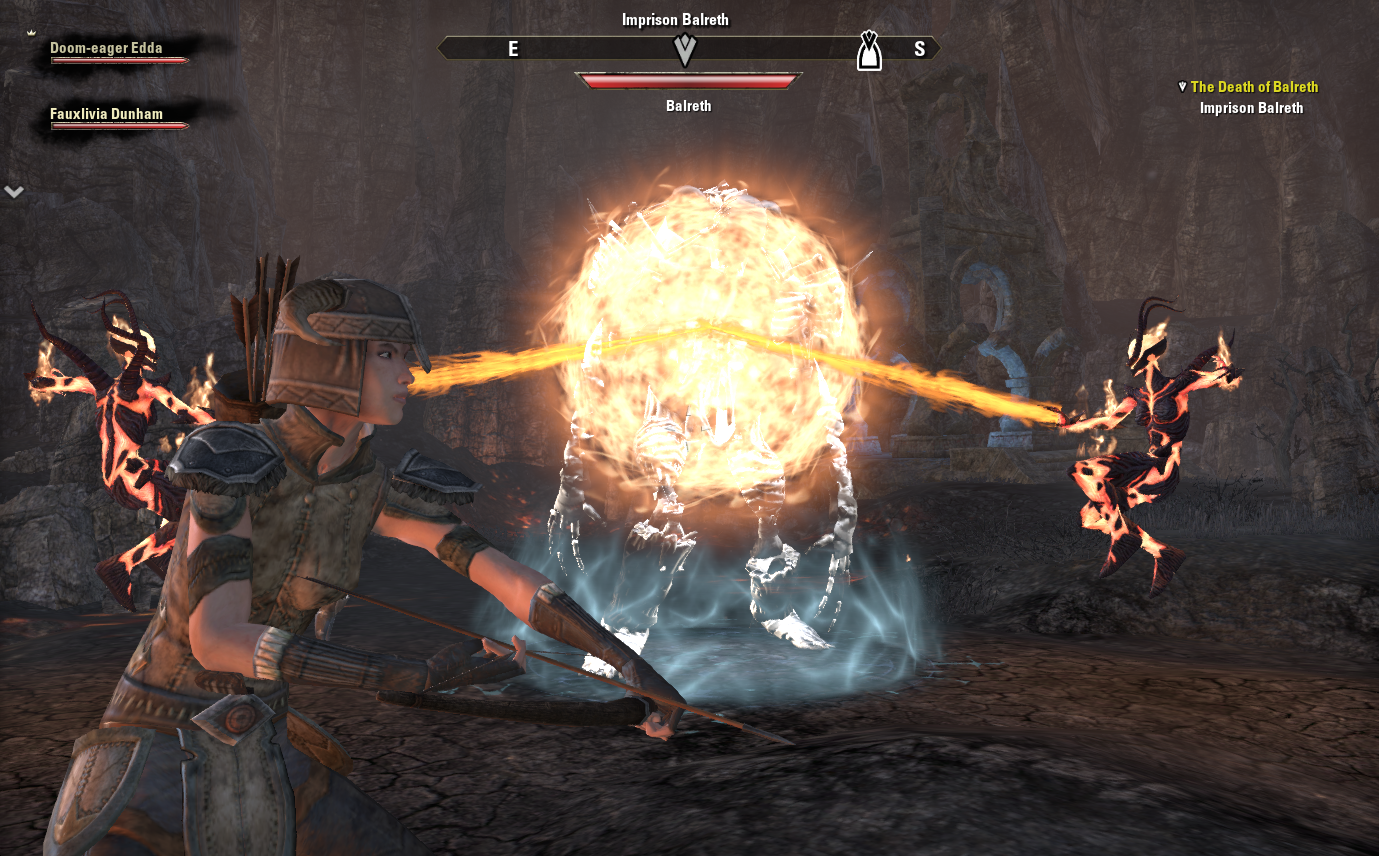This screenshot has width=1379, height=856.
Task: Select Fauxlivia Dunham in the group list
Action: tap(106, 114)
